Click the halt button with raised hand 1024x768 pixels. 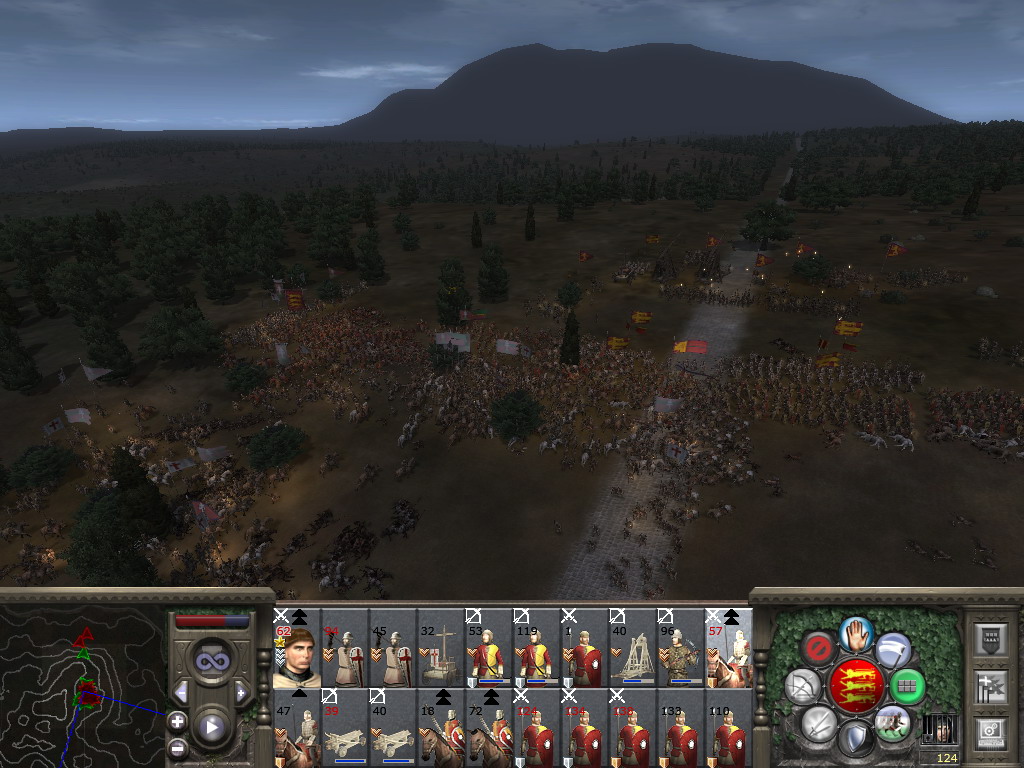[855, 632]
